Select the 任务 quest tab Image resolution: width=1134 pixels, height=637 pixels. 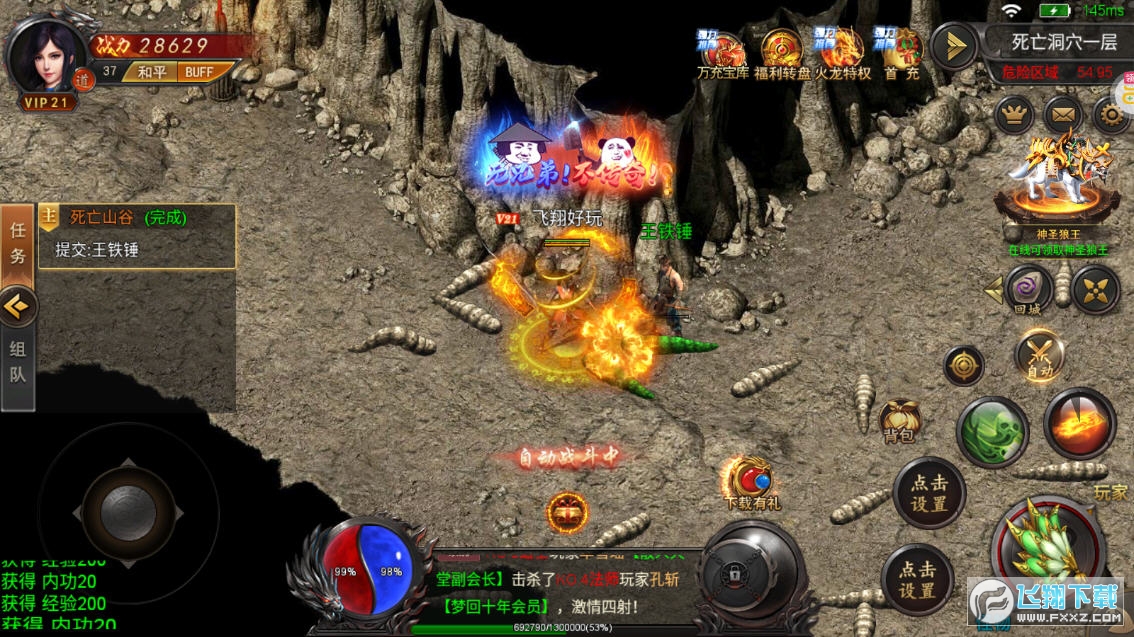click(x=18, y=244)
